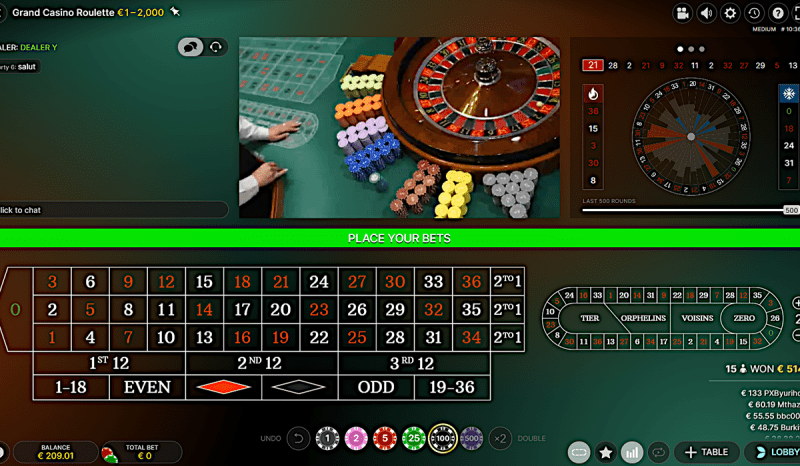Viewport: 800px width, 466px height.
Task: Bet on the red diamond
Action: (x=223, y=387)
